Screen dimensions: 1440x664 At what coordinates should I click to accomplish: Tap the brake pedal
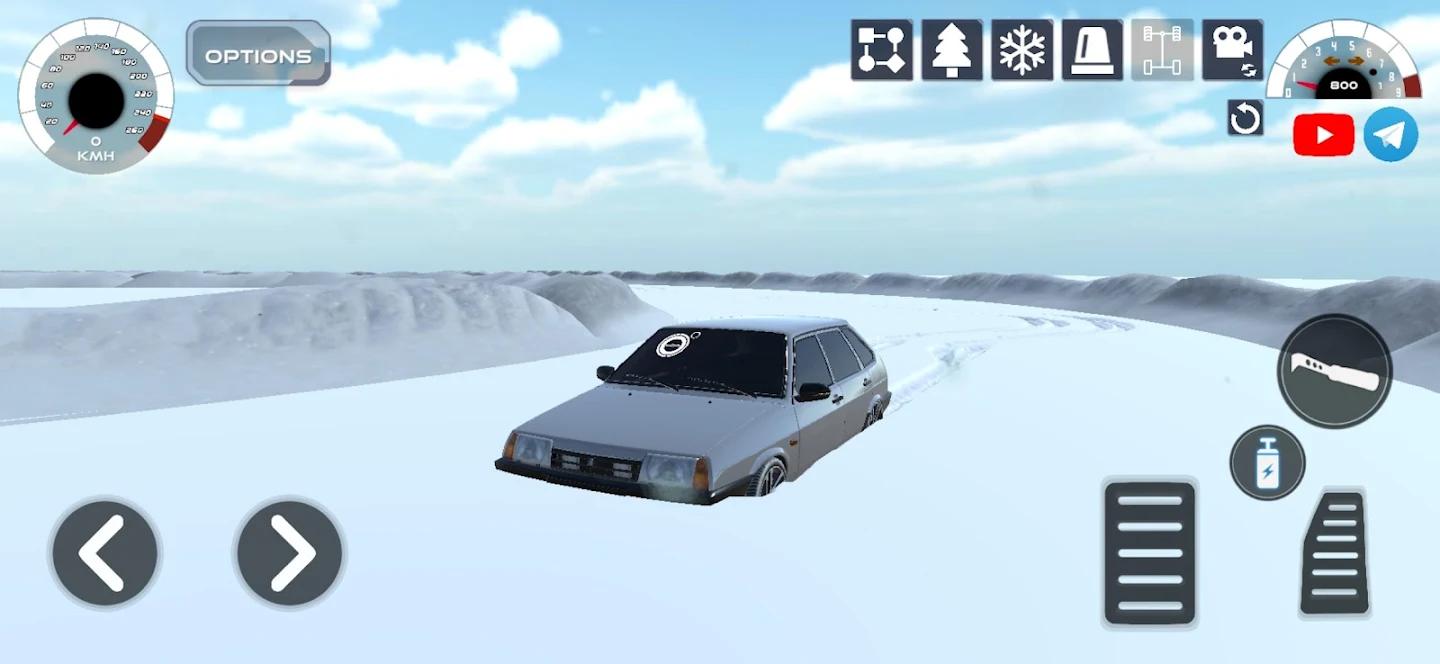[1149, 553]
